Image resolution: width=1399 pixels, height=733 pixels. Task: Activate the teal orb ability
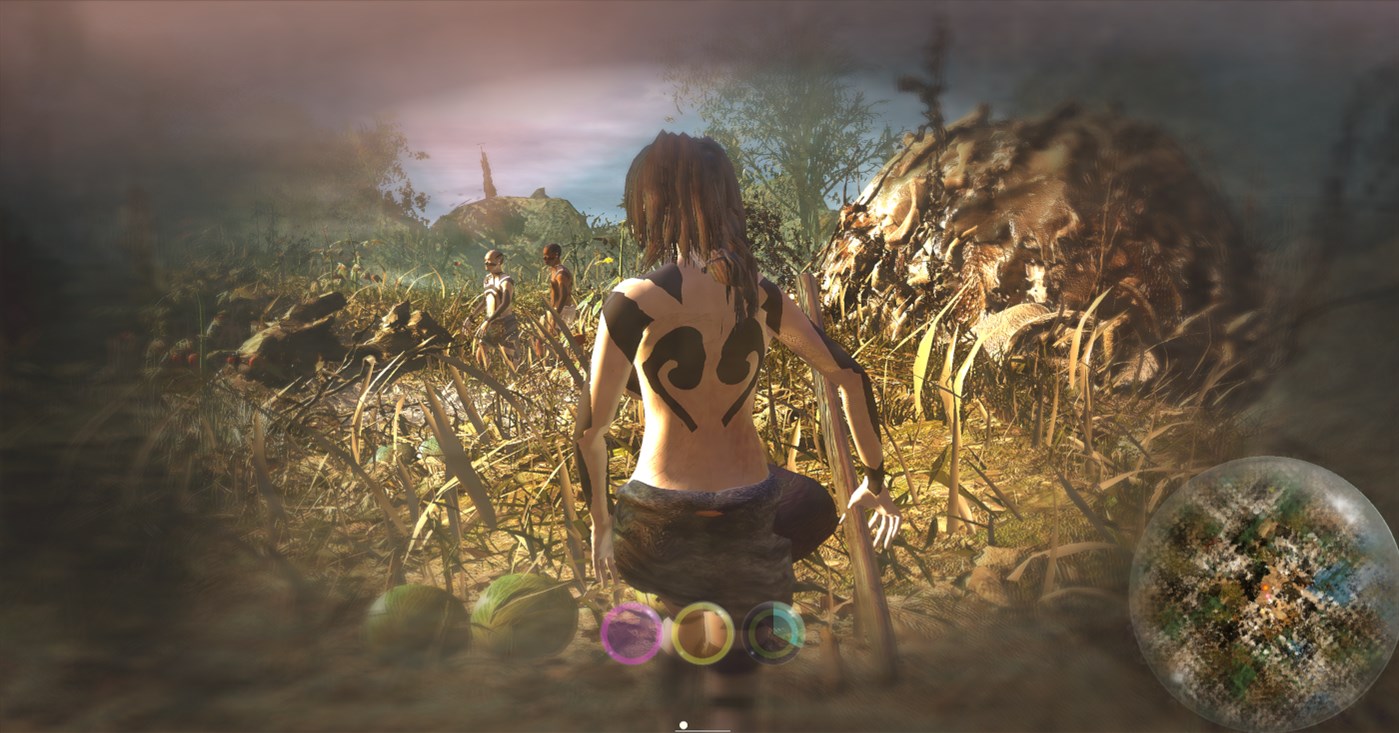[x=774, y=633]
